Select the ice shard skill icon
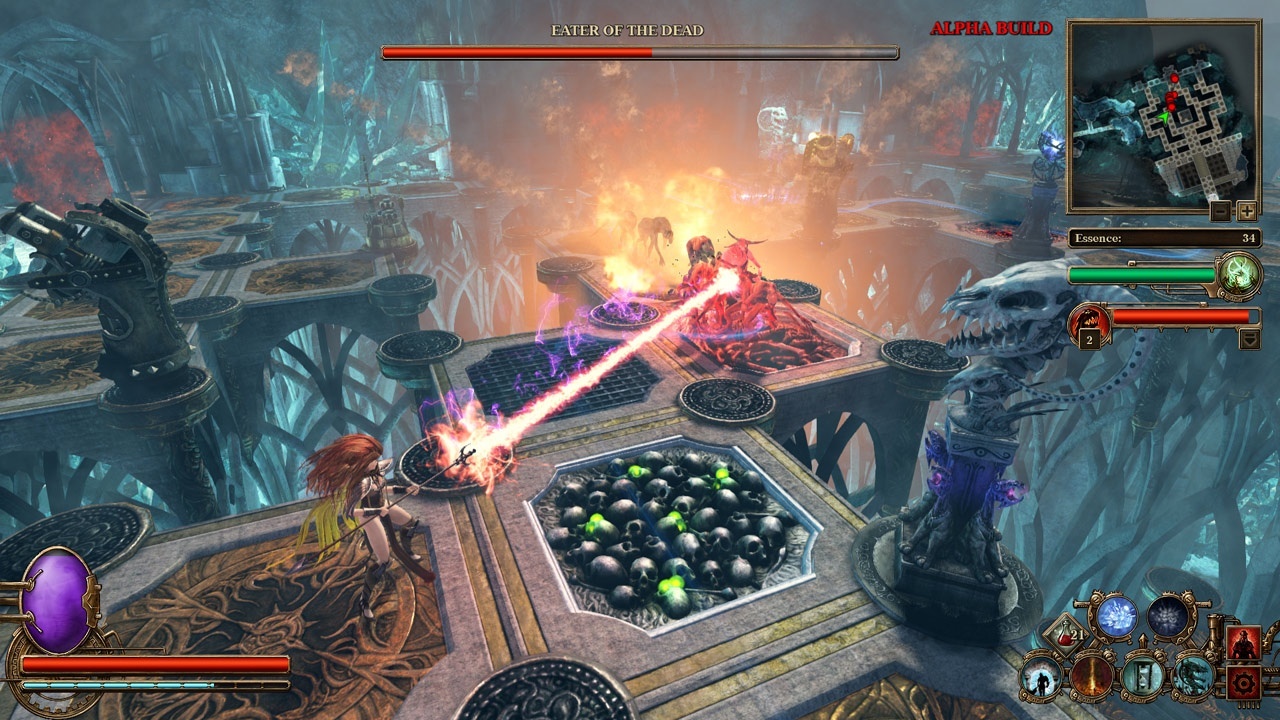This screenshot has width=1280, height=720. tap(1116, 615)
